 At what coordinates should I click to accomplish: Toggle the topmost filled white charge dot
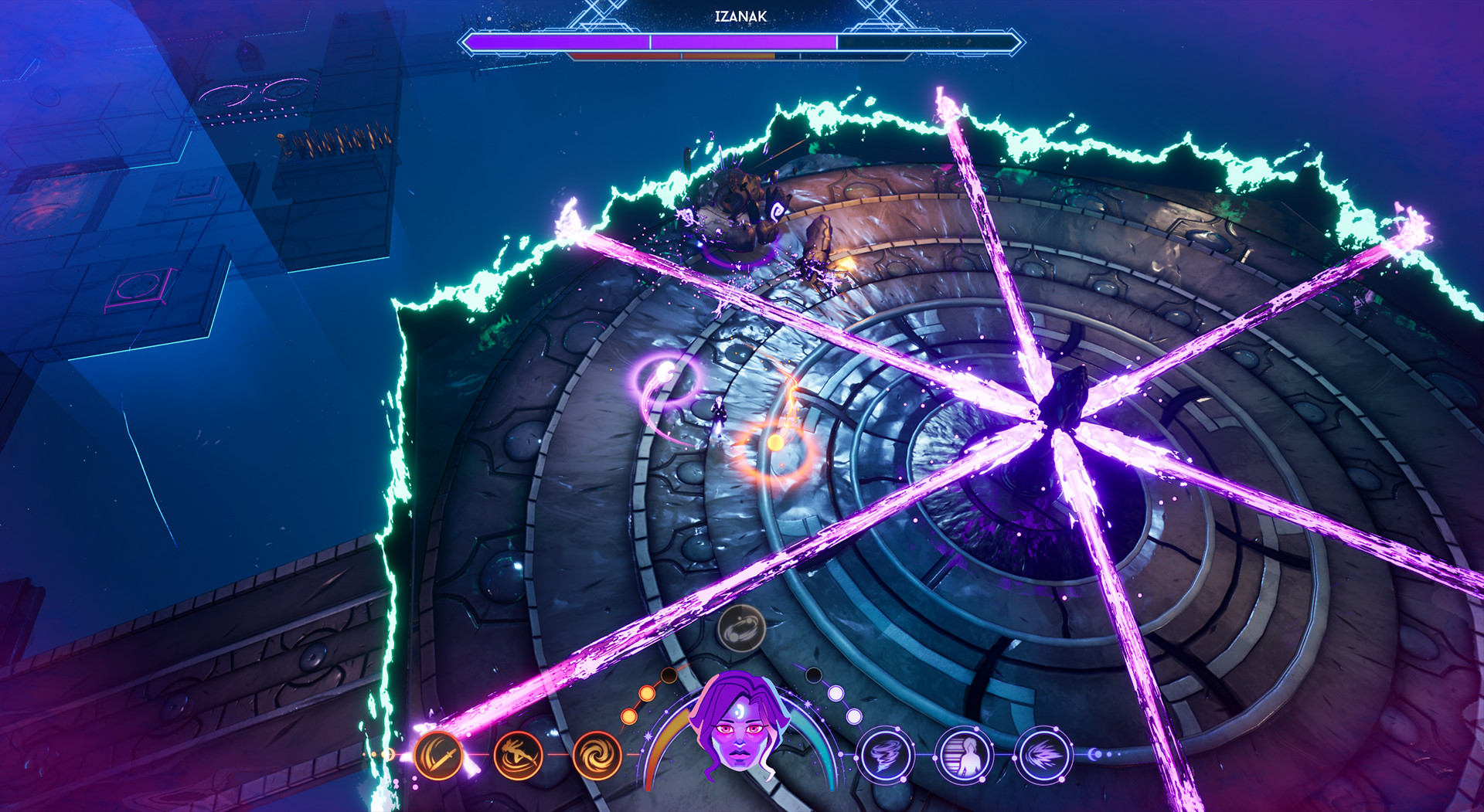pos(836,692)
